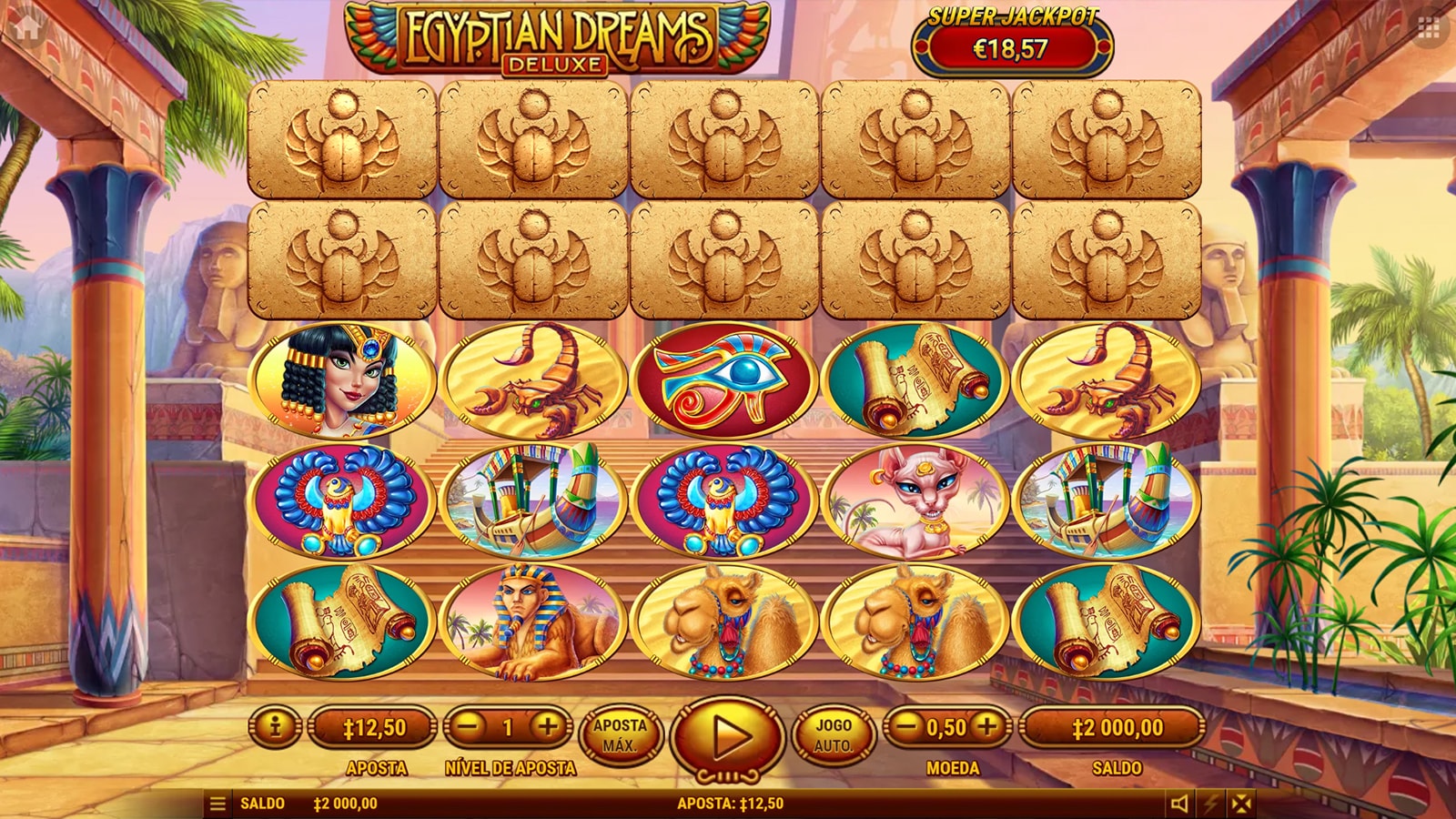Select the Aposta Máx. button
This screenshot has width=1456, height=819.
point(620,735)
